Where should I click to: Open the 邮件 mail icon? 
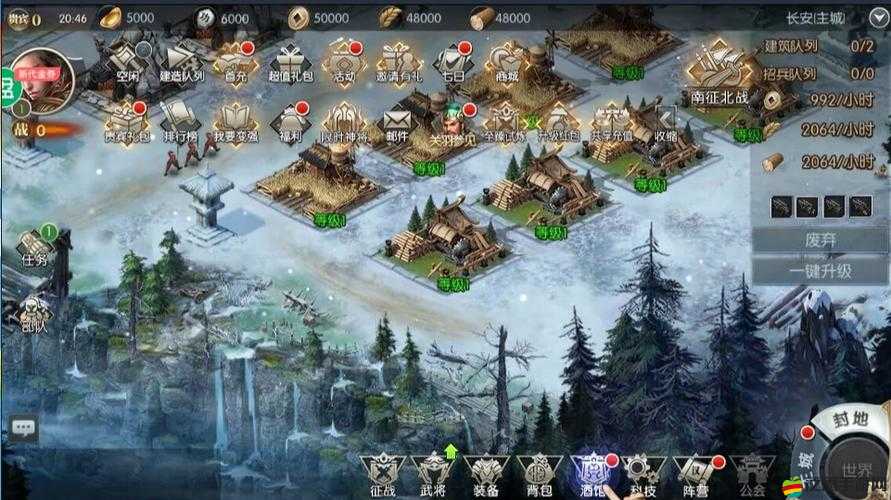[x=397, y=120]
